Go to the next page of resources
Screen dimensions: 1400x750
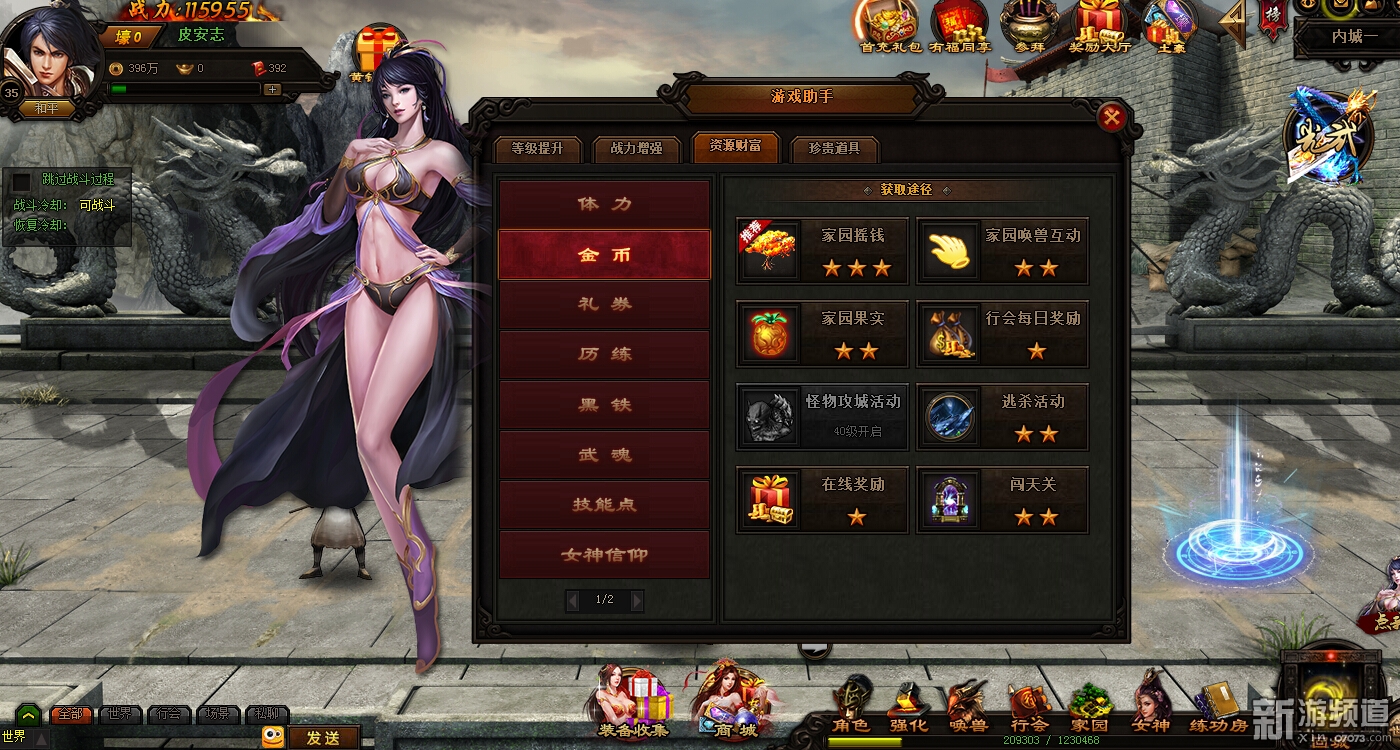(x=636, y=600)
